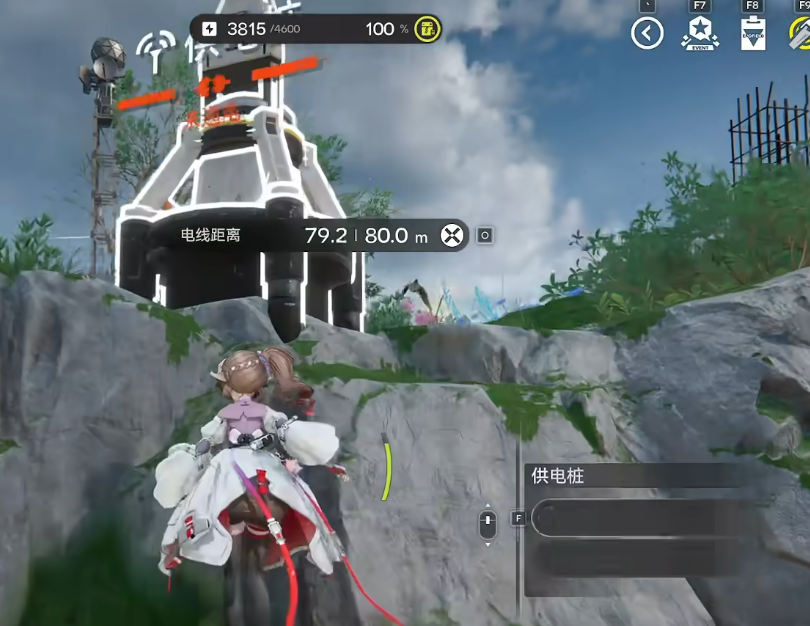Viewport: 810px width, 626px height.
Task: Click the round back arrow button
Action: (x=648, y=34)
